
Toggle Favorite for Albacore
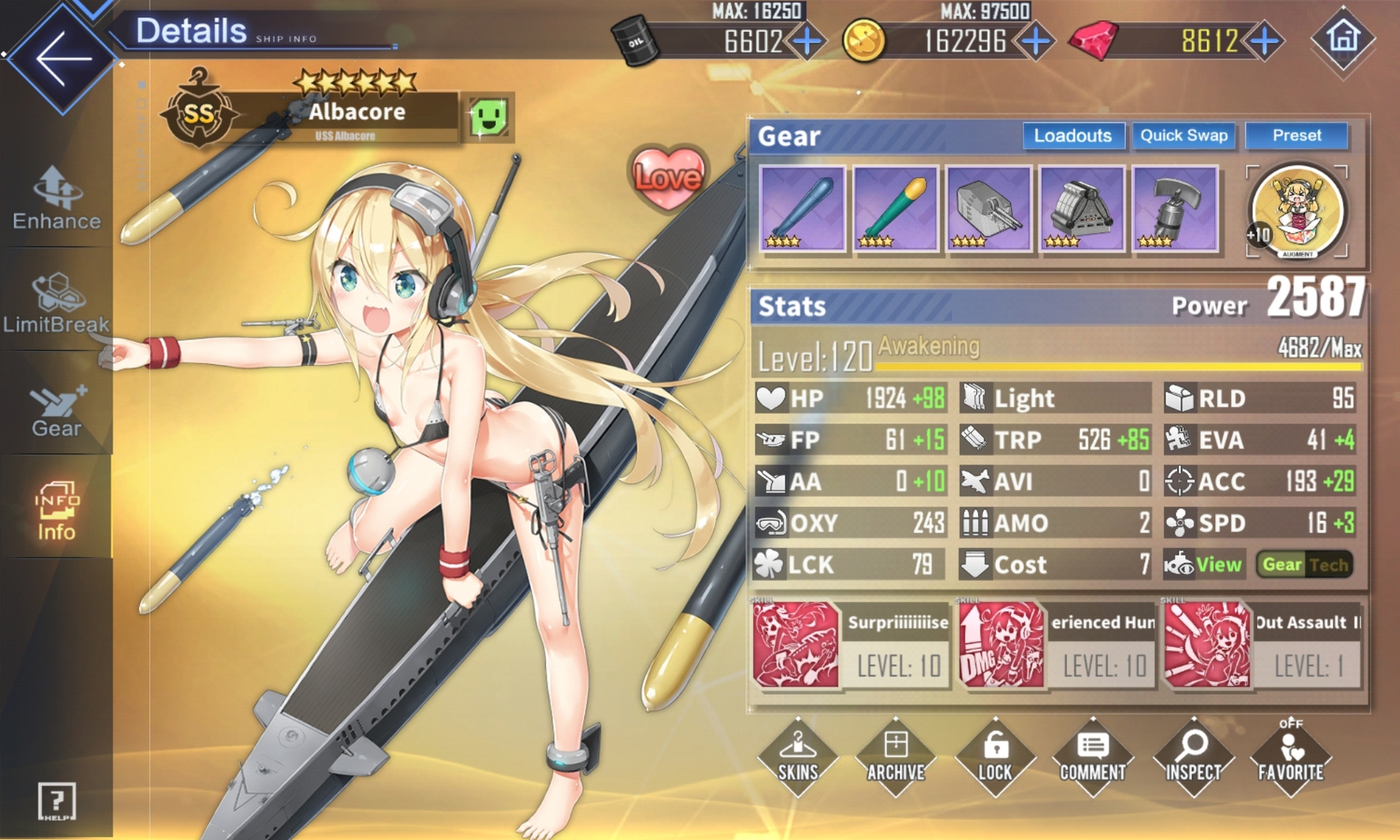[x=1290, y=757]
